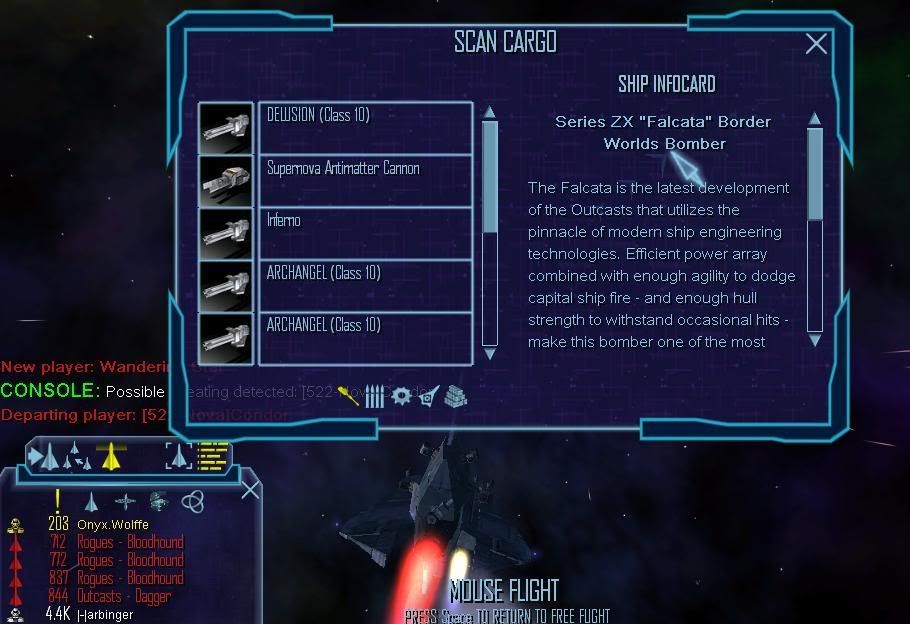Click the cargo list scroll-up arrow
Image resolution: width=910 pixels, height=624 pixels.
click(x=489, y=112)
